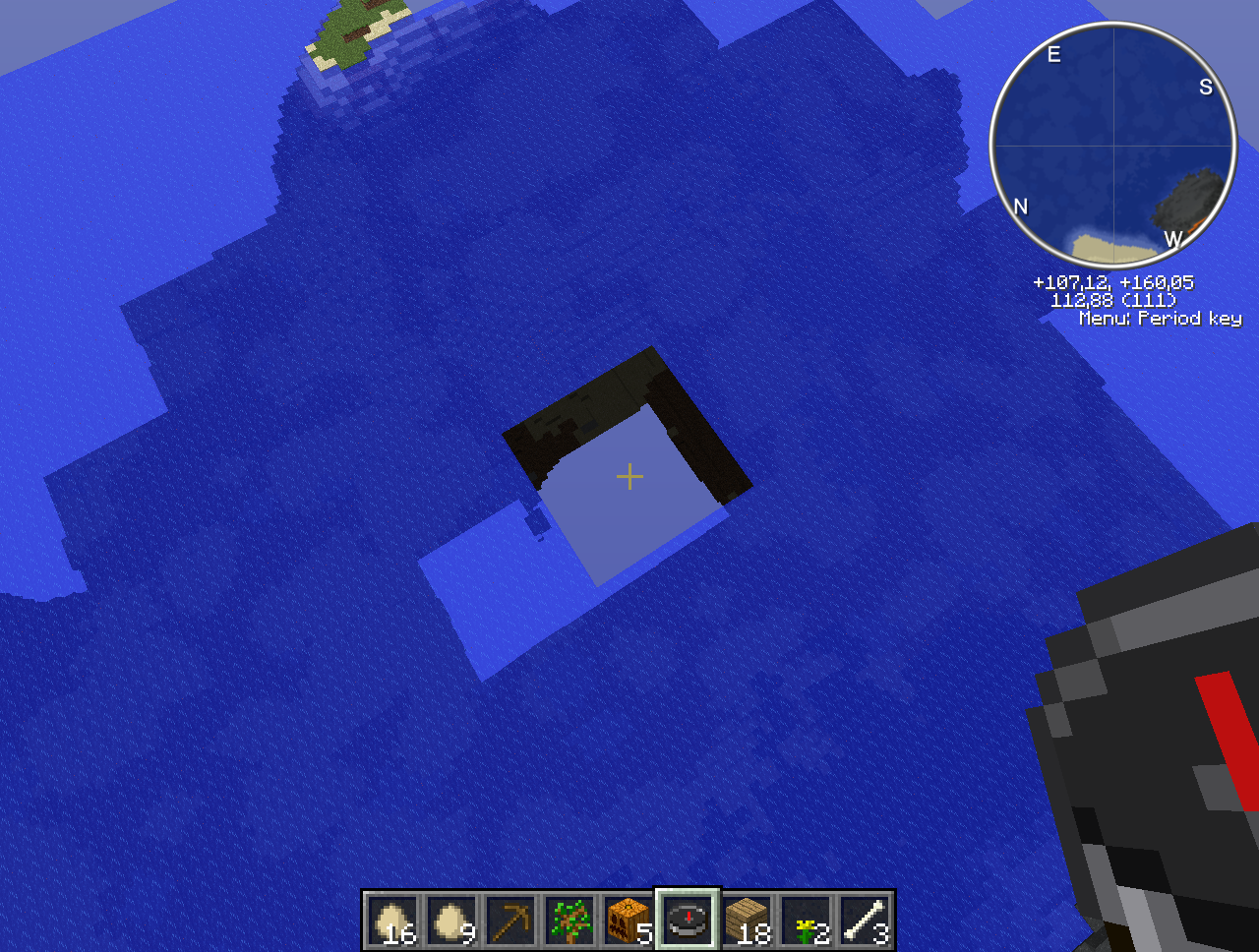Select the tree sapling slot
This screenshot has width=1259, height=952.
[570, 922]
